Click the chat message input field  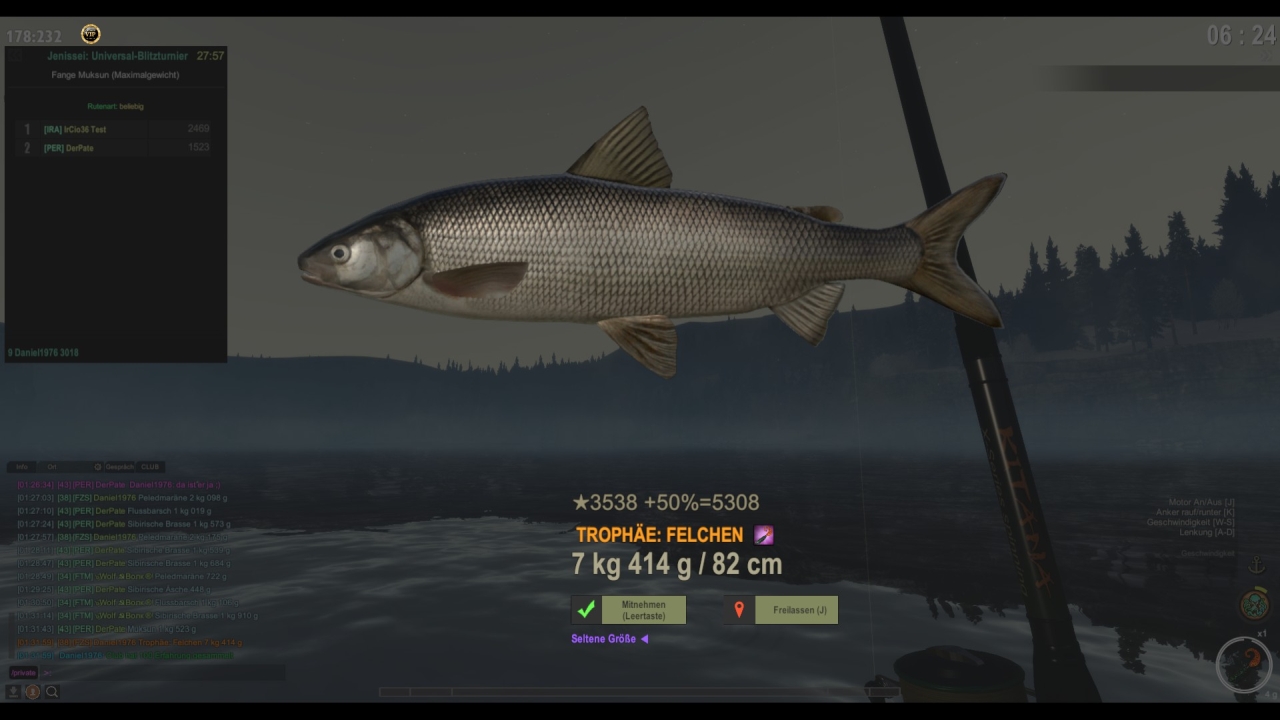[160, 673]
